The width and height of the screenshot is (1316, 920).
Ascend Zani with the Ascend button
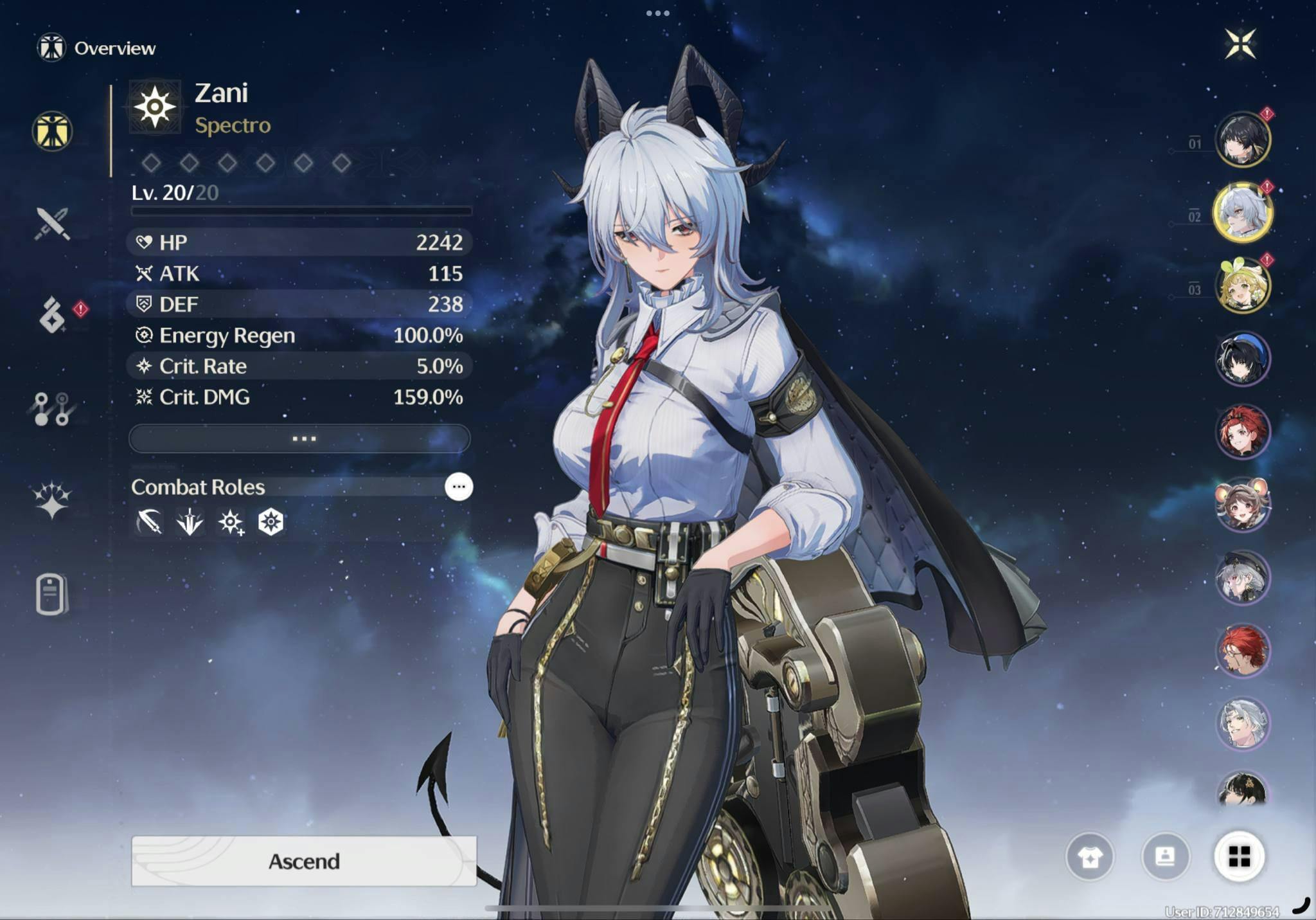pyautogui.click(x=304, y=861)
